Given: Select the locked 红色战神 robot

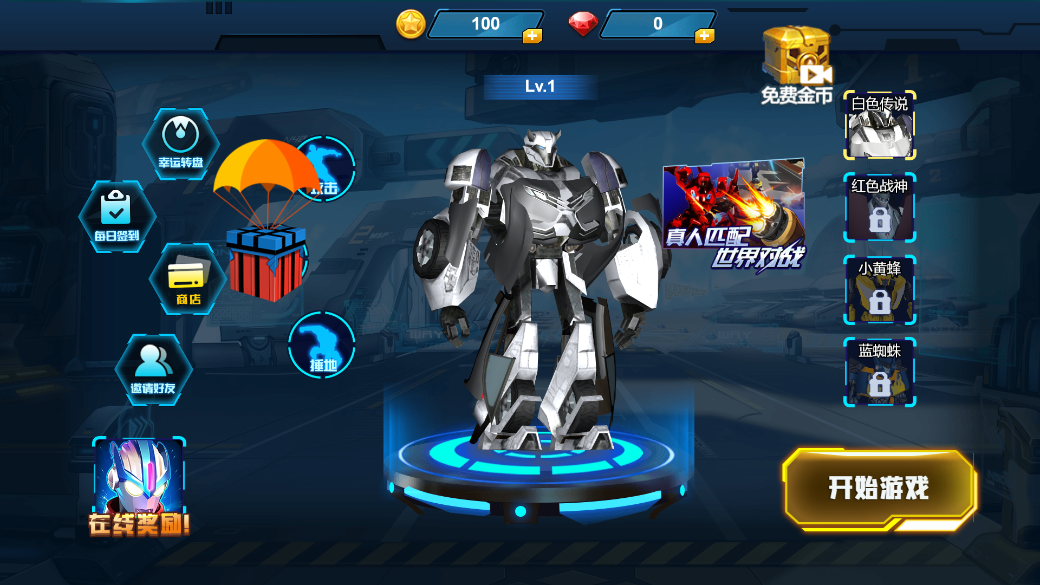Looking at the screenshot, I should coord(879,209).
